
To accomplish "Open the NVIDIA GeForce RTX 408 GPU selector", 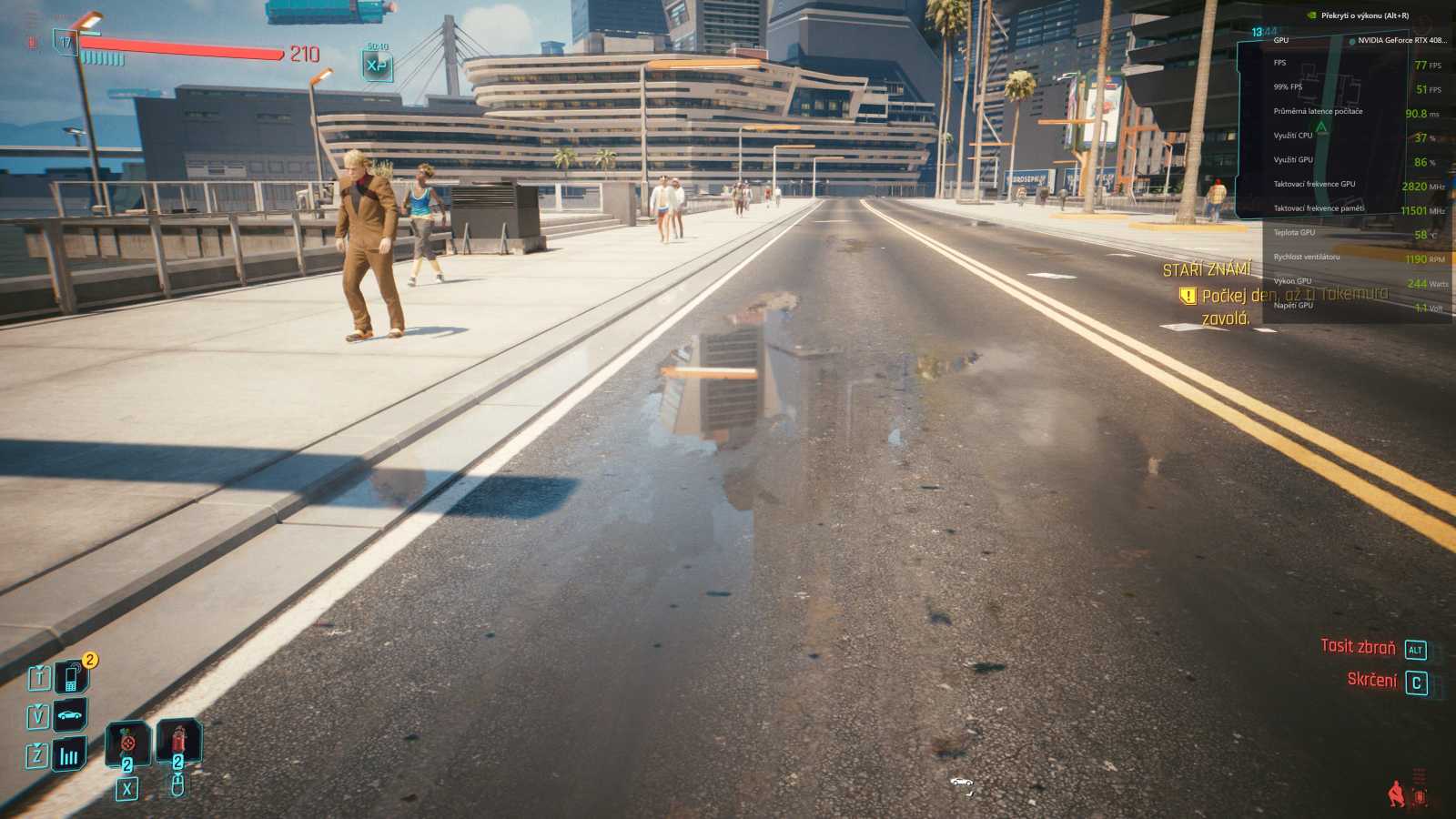I will coord(1402,41).
